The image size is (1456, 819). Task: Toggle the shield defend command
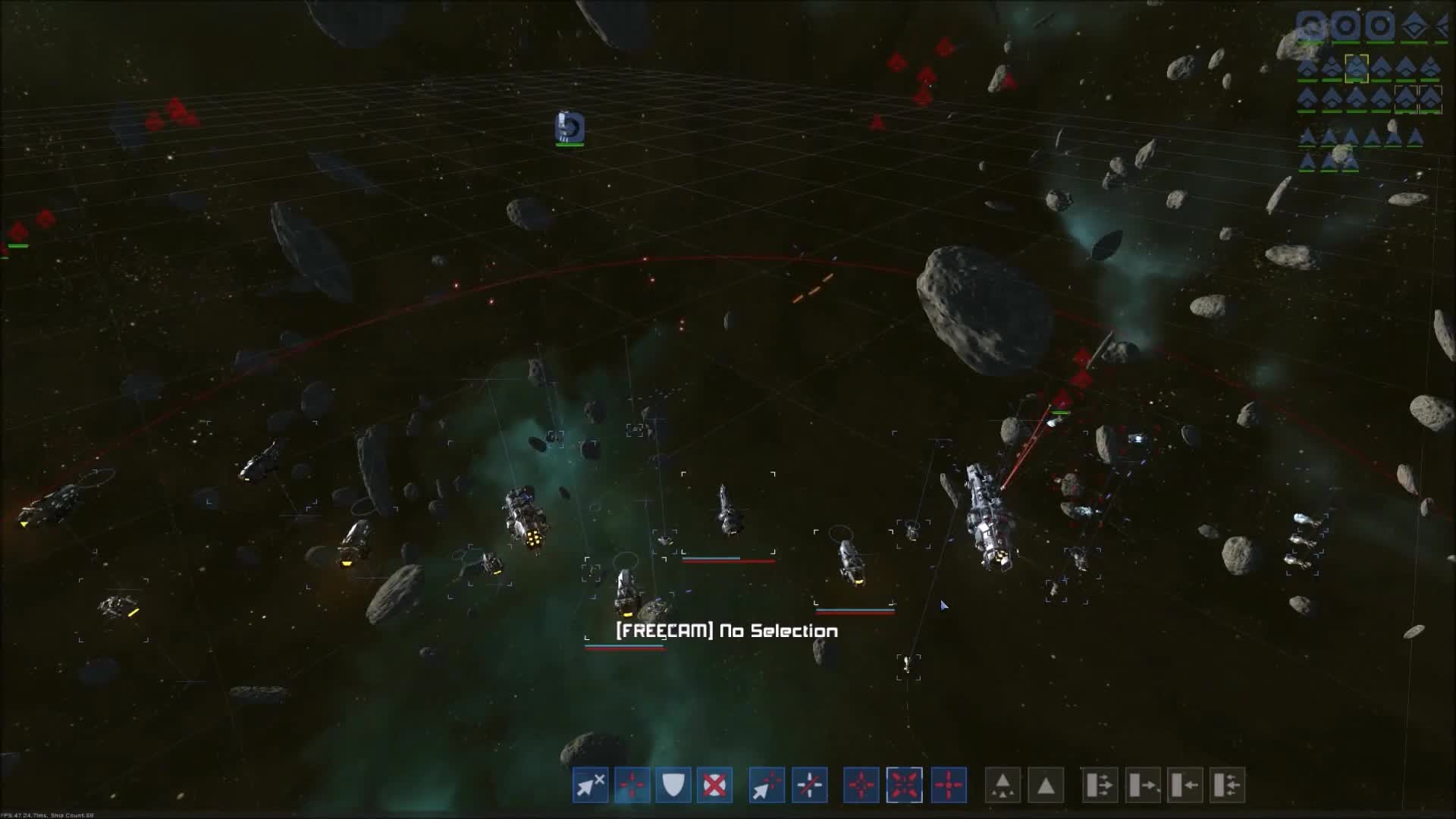[x=673, y=786]
